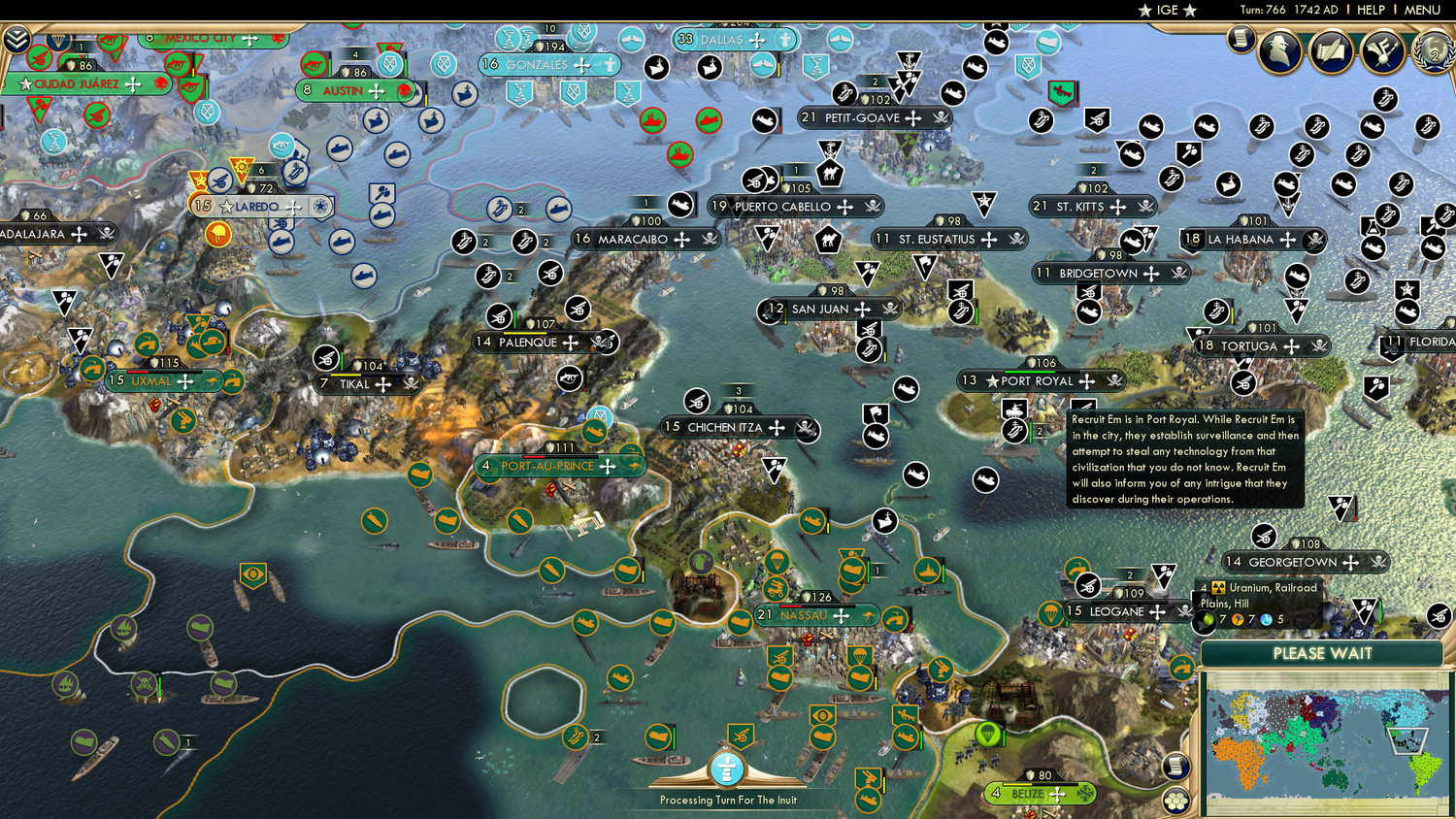
Task: Open the Social Policies quill-and-scroll icon
Action: click(1332, 50)
